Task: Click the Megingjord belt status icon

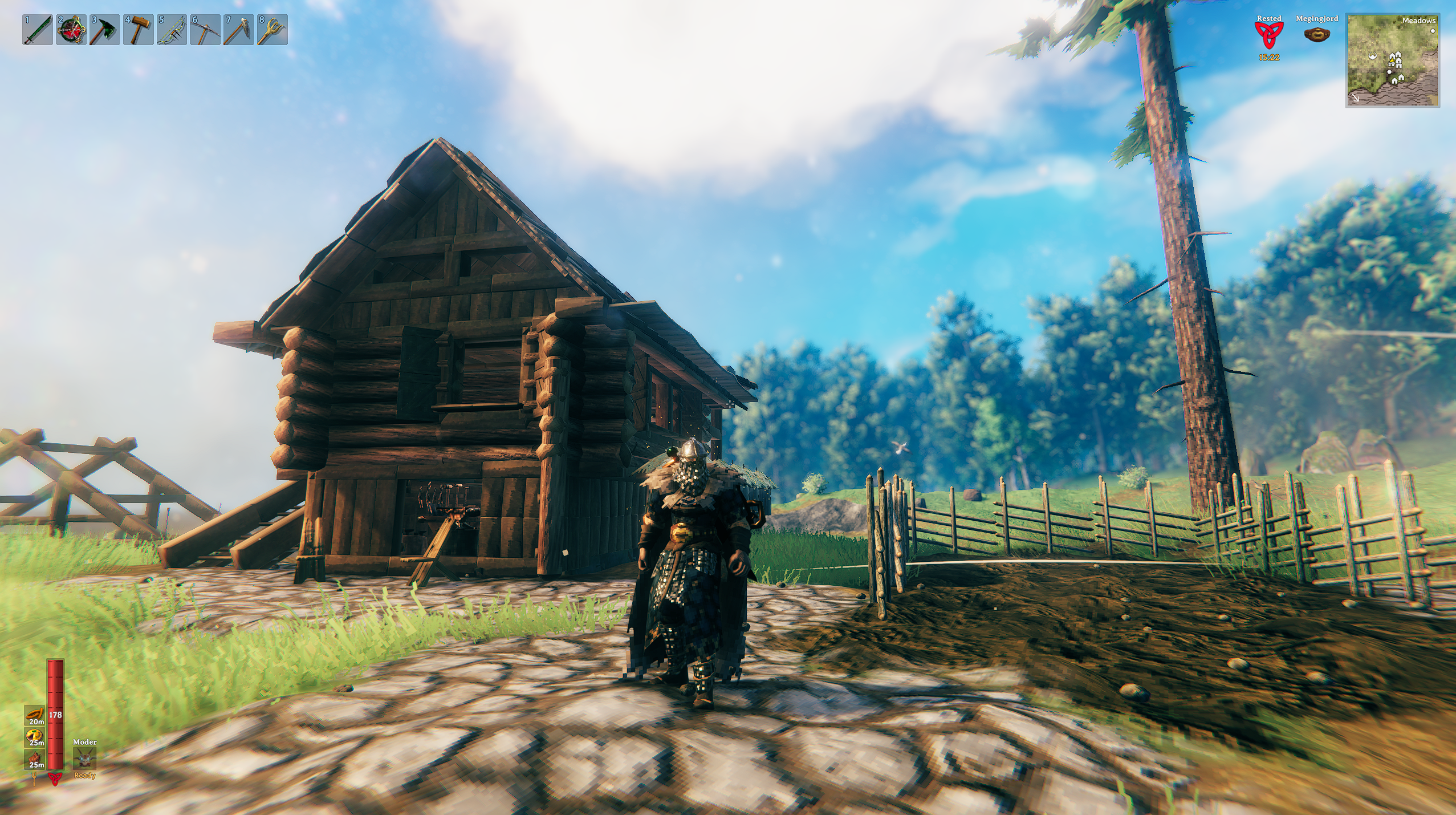Action: point(1316,35)
